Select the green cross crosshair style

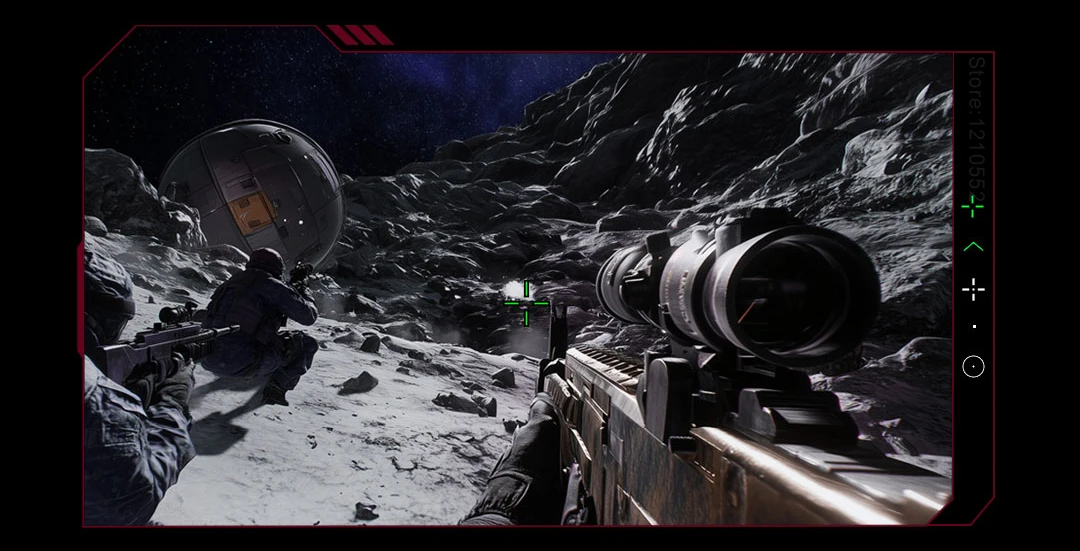pyautogui.click(x=972, y=207)
